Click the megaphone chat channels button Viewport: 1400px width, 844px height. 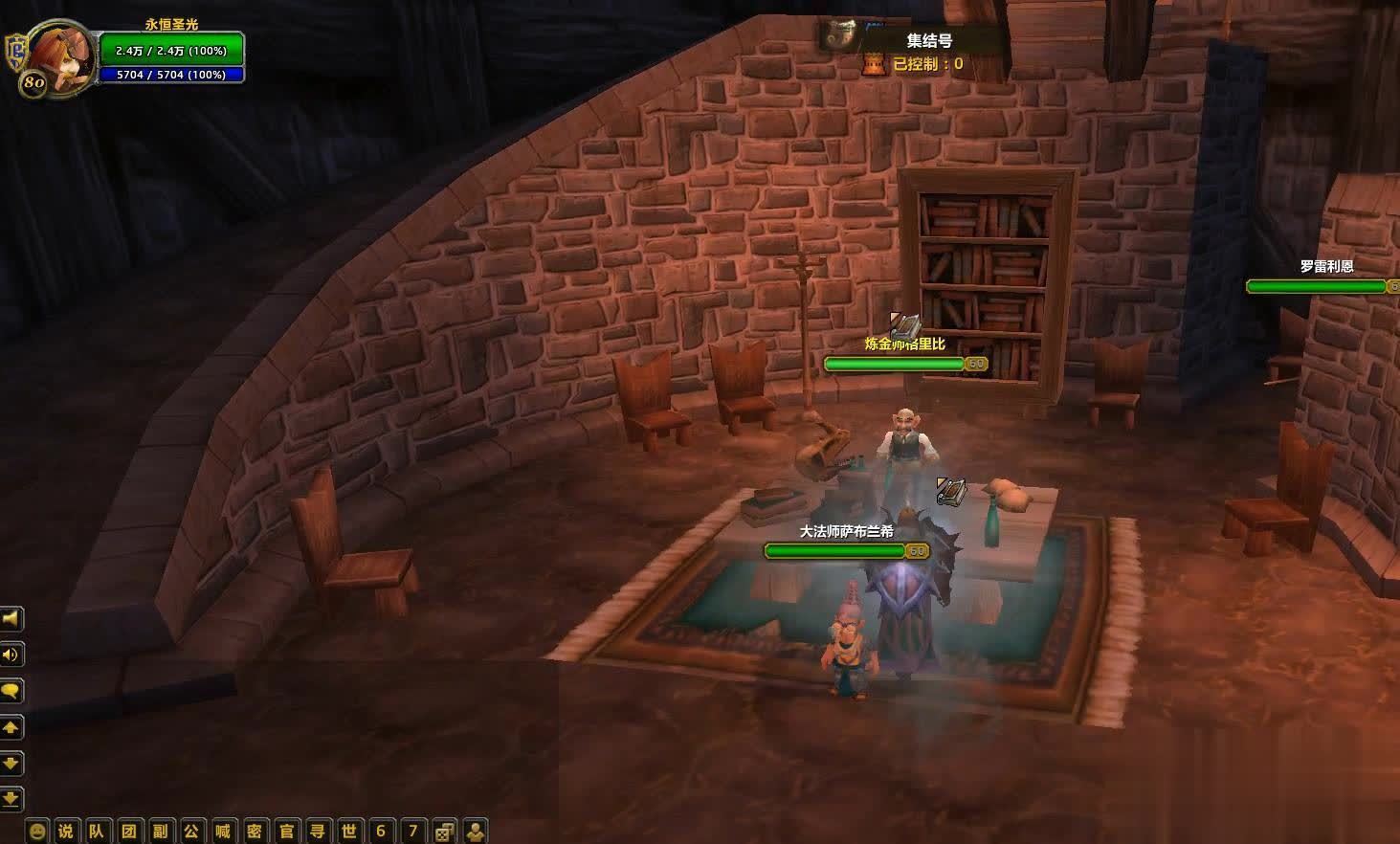[11, 619]
